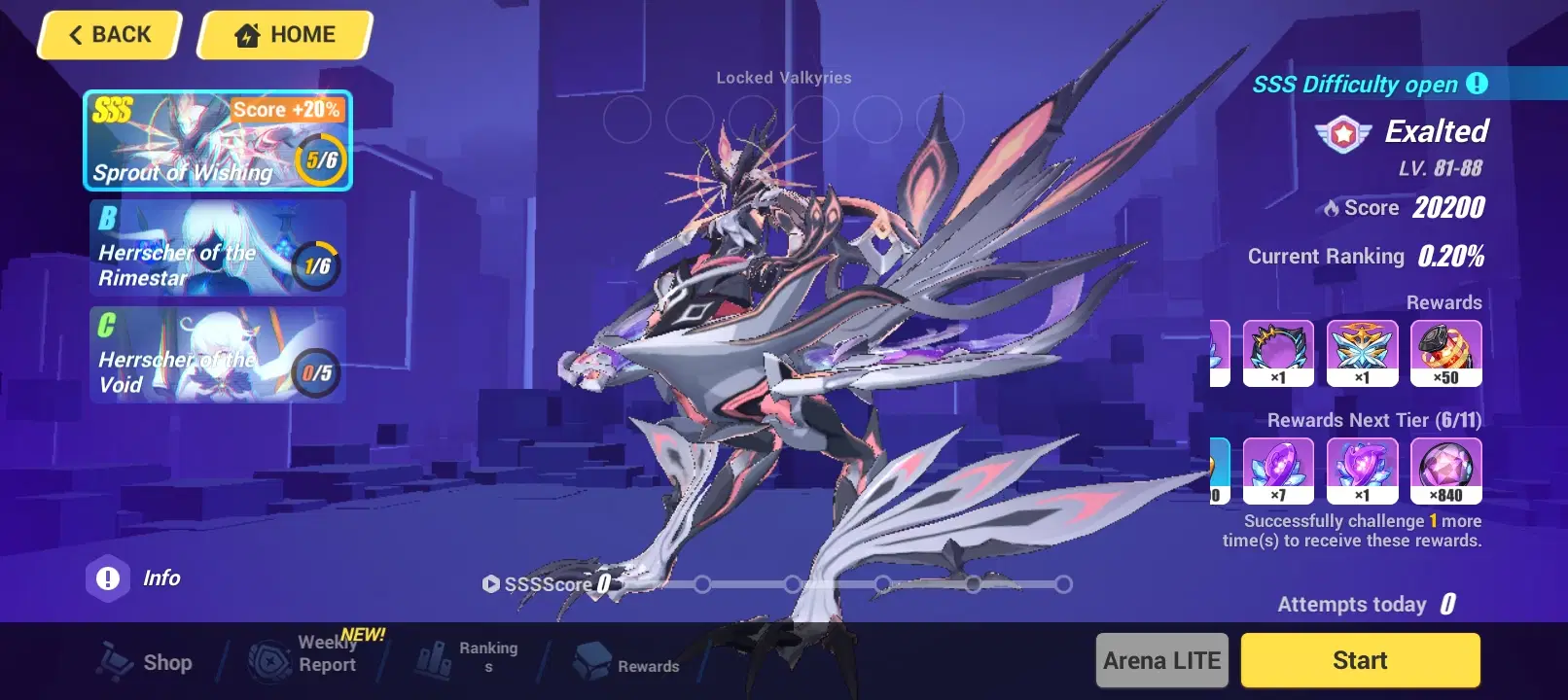The image size is (1568, 700).
Task: Click the Exalted rank emblem
Action: [1345, 131]
